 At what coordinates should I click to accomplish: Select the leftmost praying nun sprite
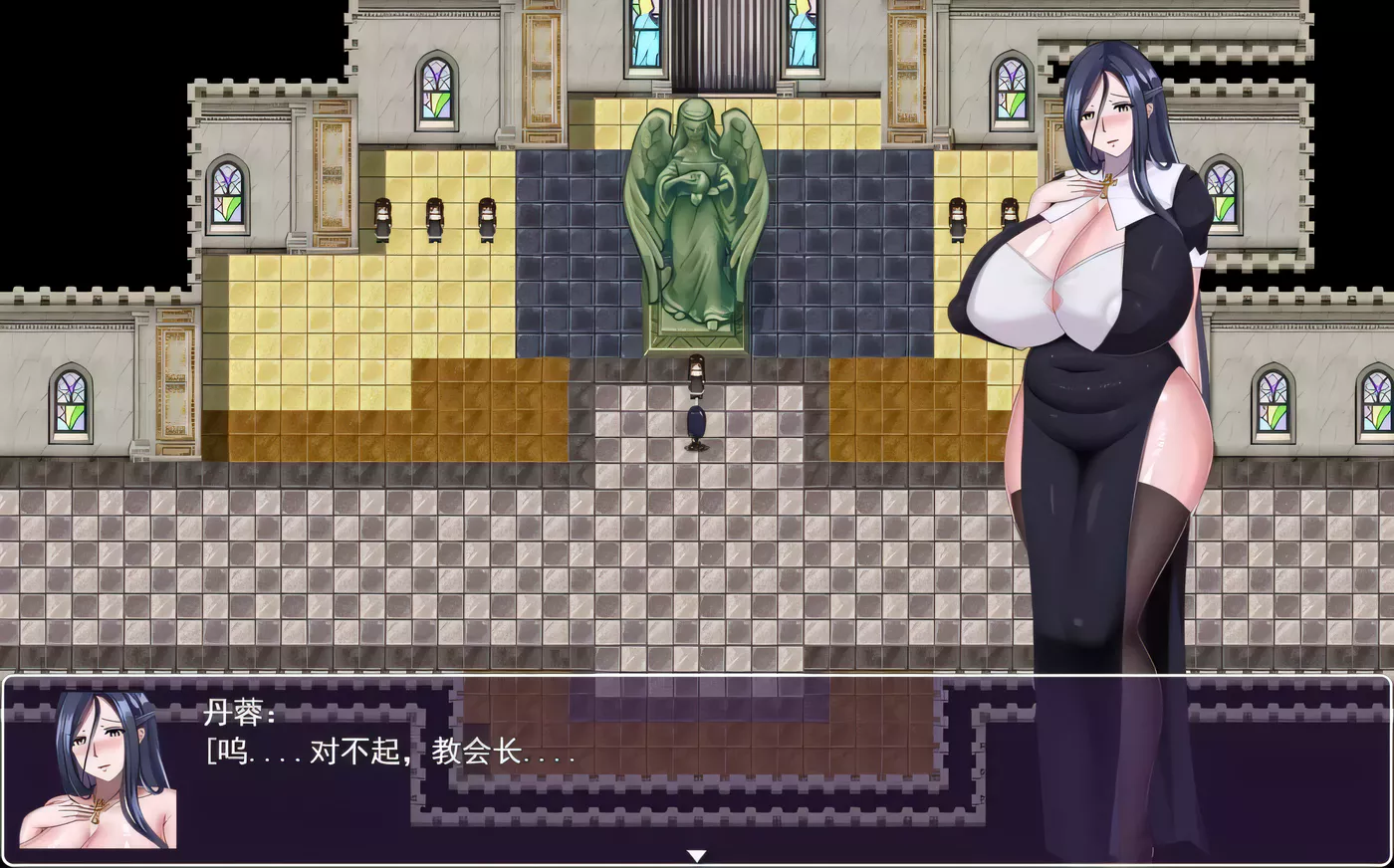(383, 221)
